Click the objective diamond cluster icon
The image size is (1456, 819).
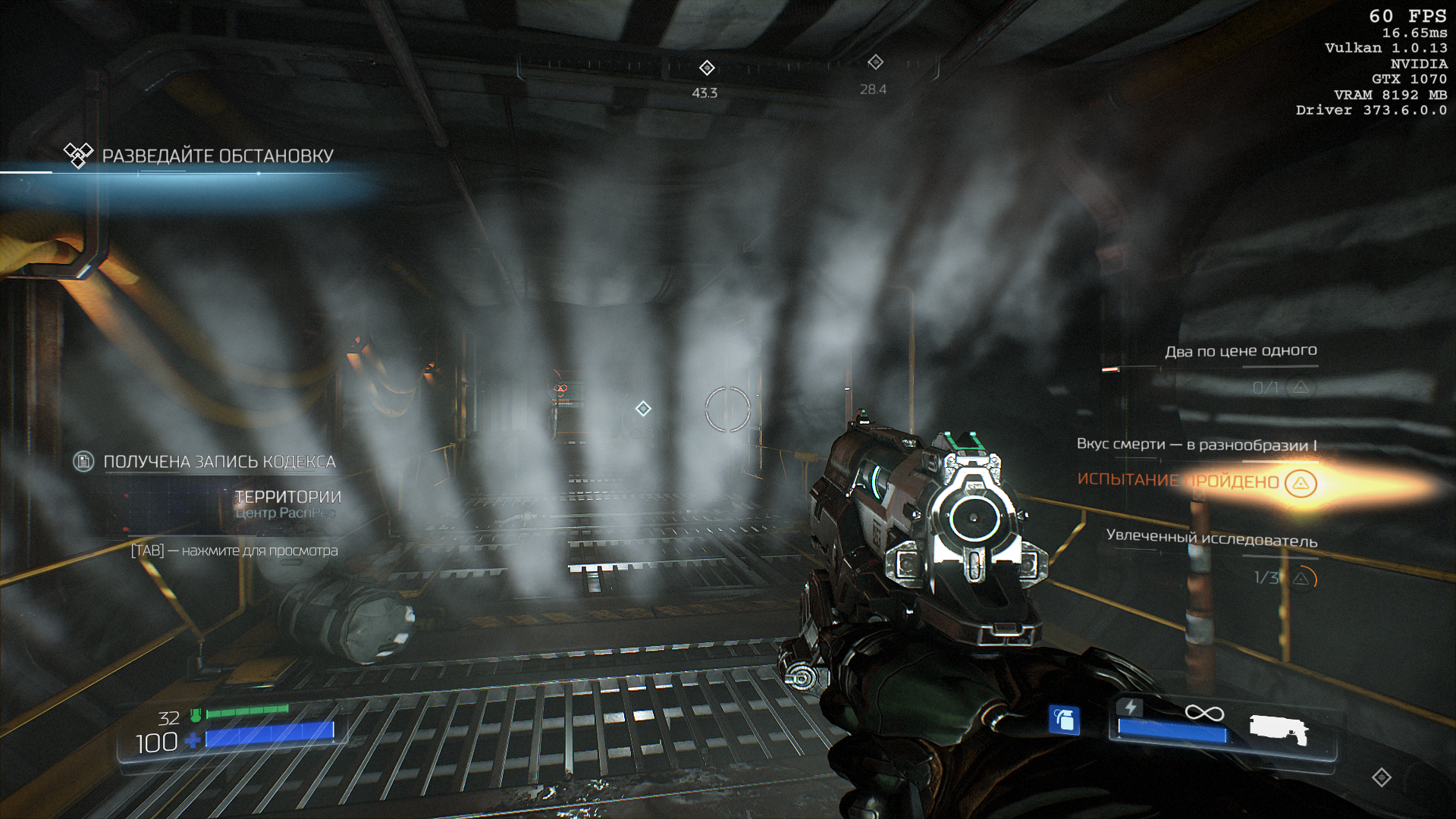pyautogui.click(x=78, y=154)
